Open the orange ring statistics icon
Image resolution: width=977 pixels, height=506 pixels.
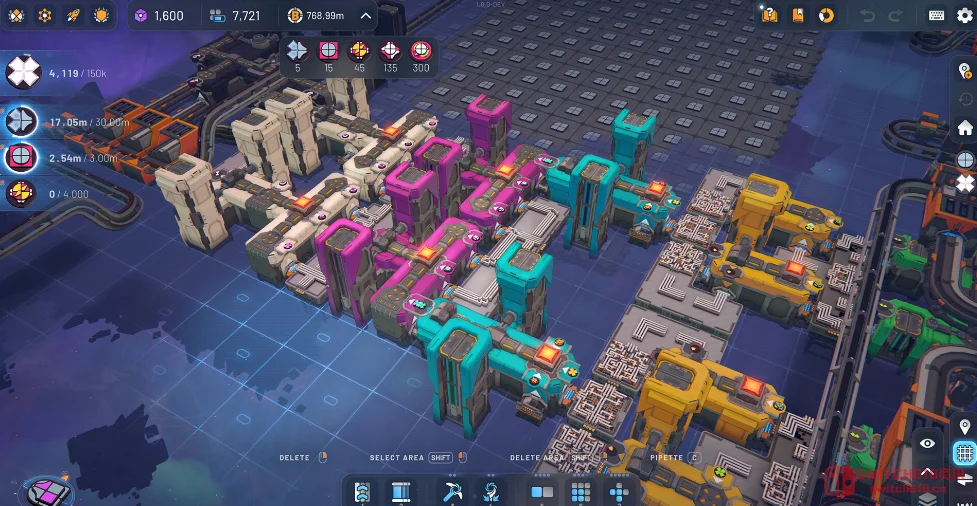(x=826, y=15)
